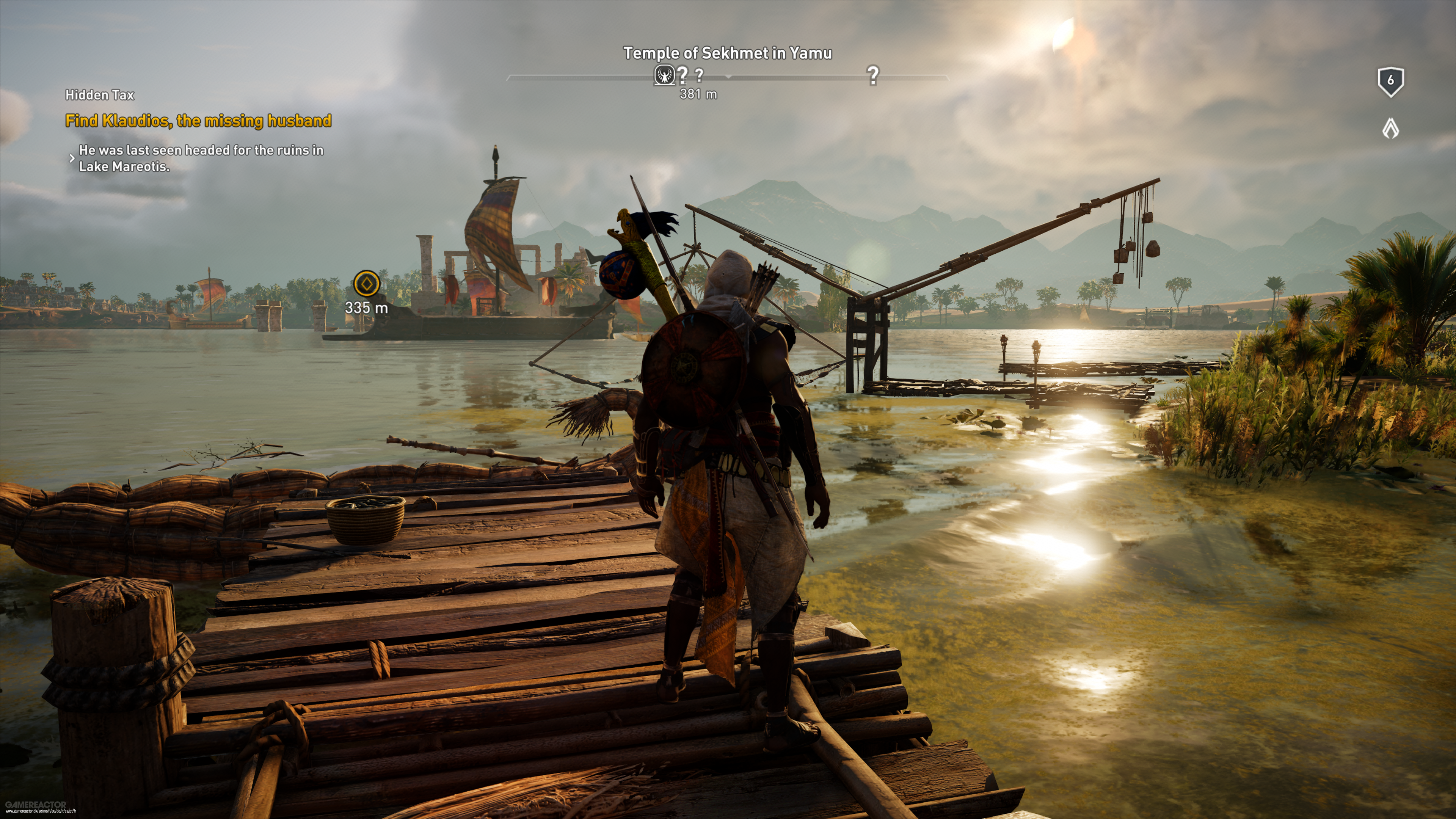
Task: Click the level 6 shield badge
Action: pos(1390,82)
